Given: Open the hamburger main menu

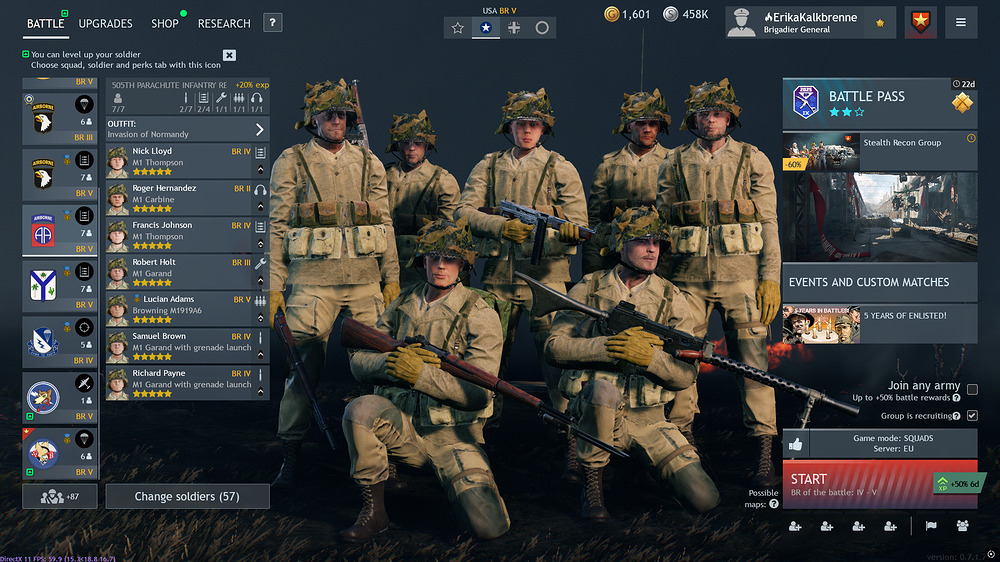Looking at the screenshot, I should (961, 22).
